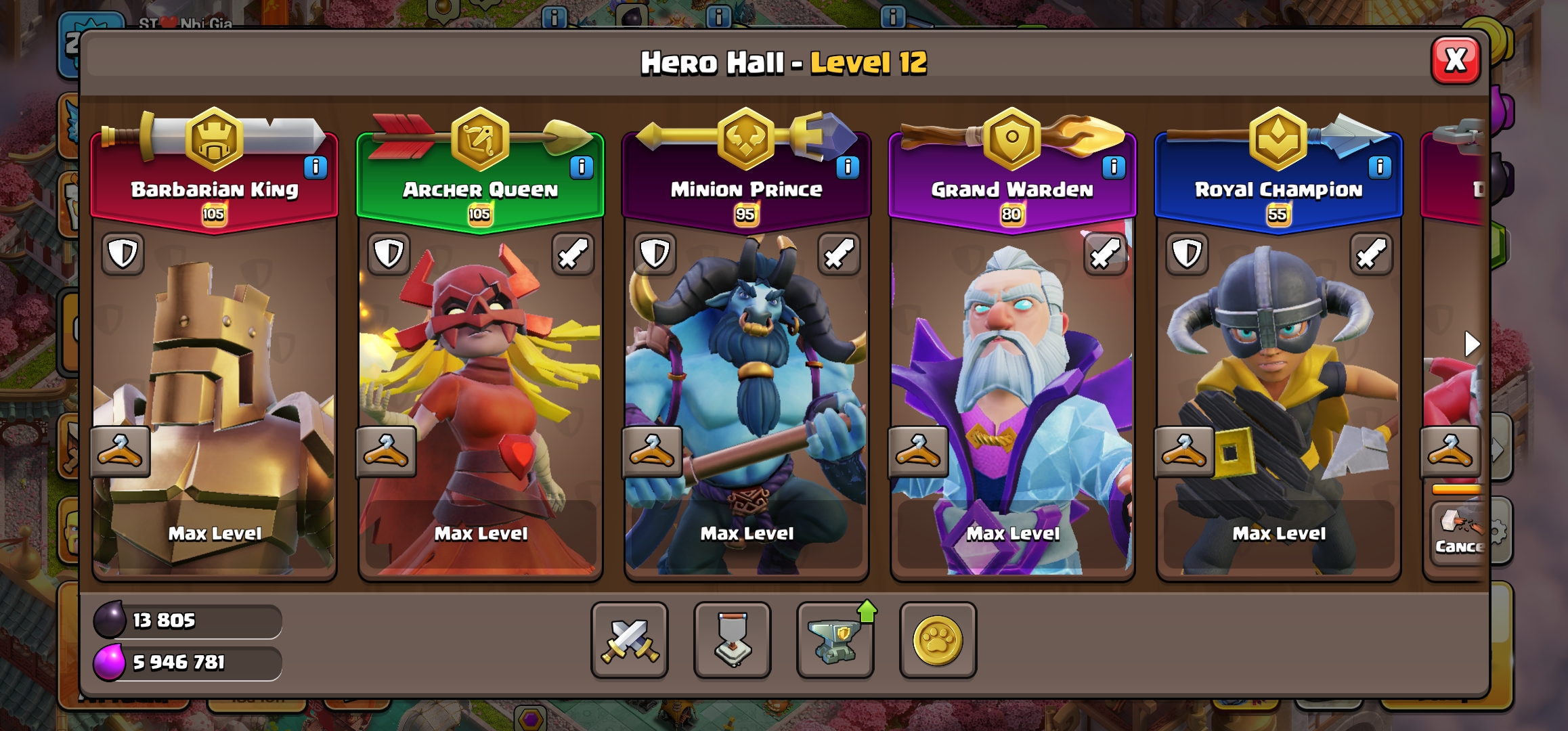
Task: Open Barbarian King info
Action: coord(315,167)
